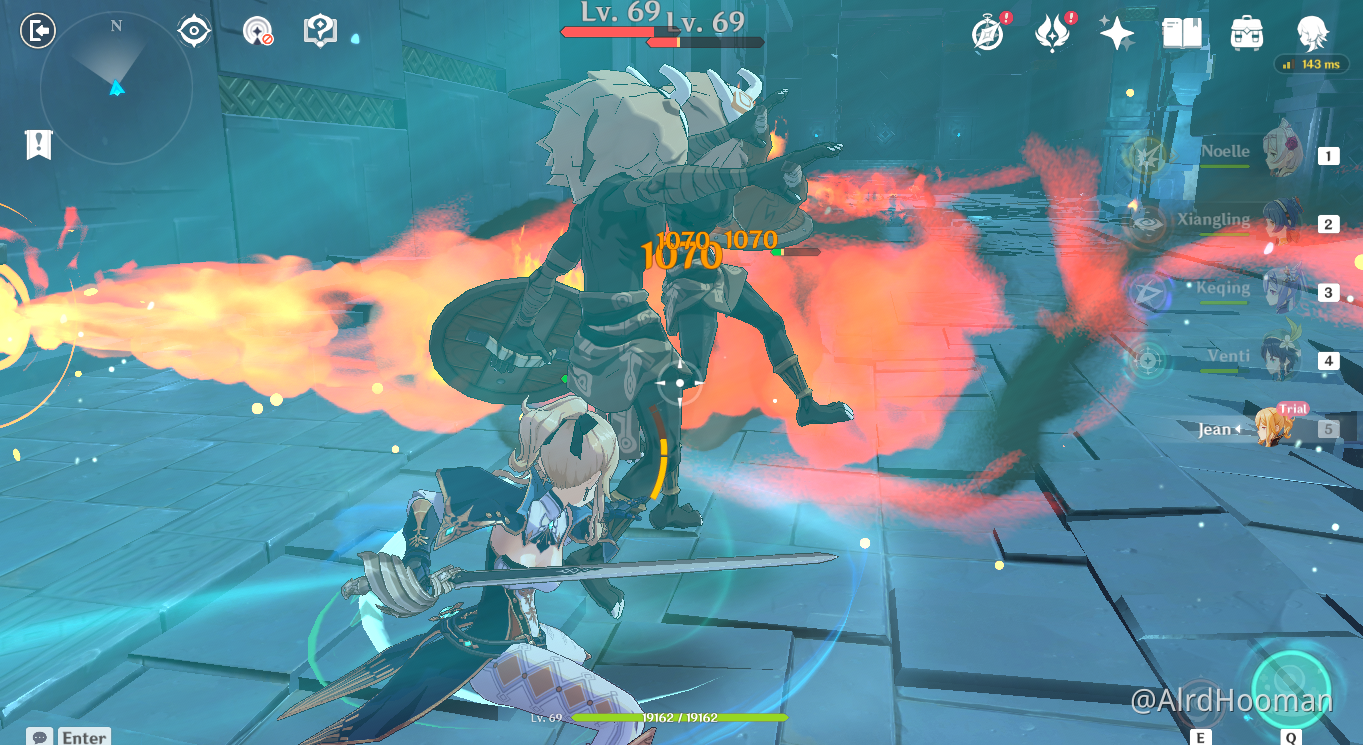The image size is (1363, 745).
Task: Open the Adventurer Handbook book icon
Action: click(x=1181, y=31)
